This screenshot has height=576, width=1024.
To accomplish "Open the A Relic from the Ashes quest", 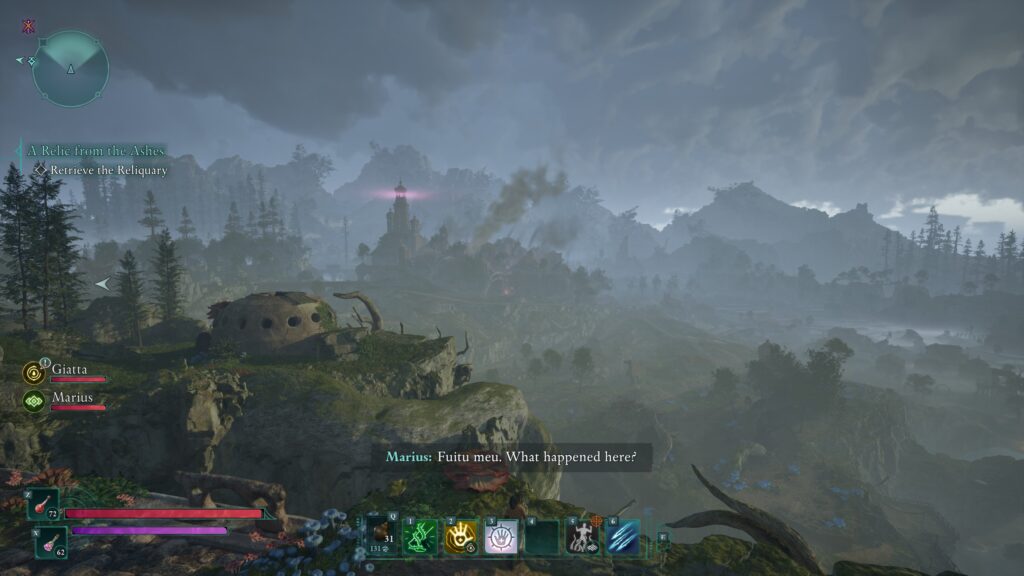I will click(x=96, y=151).
